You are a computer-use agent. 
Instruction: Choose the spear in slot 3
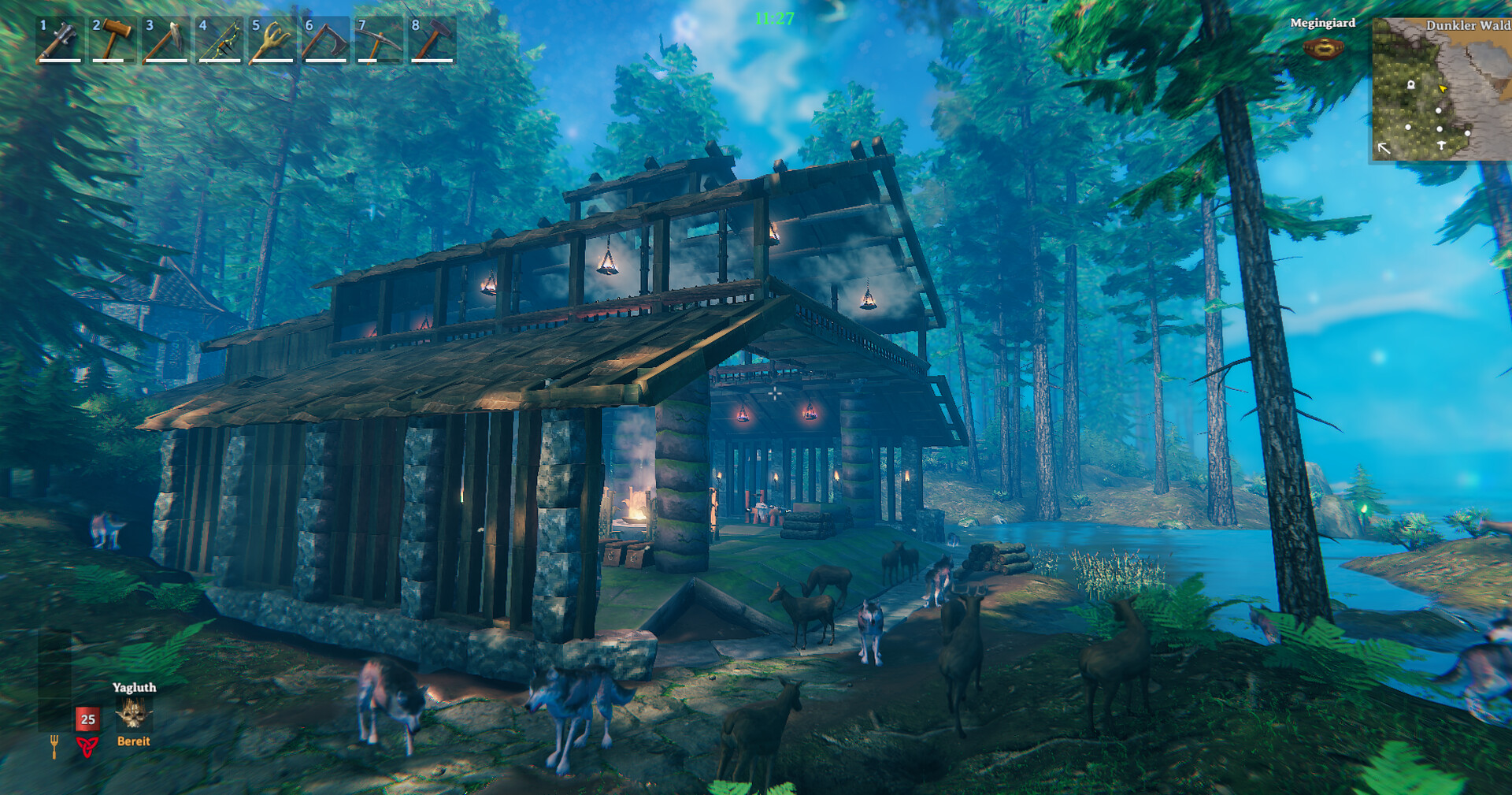[x=166, y=39]
